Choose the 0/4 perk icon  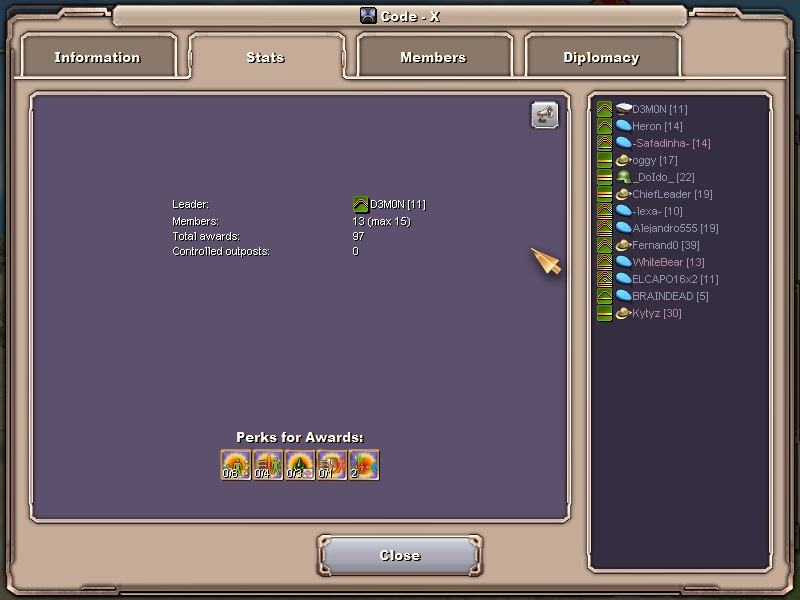pyautogui.click(x=268, y=465)
